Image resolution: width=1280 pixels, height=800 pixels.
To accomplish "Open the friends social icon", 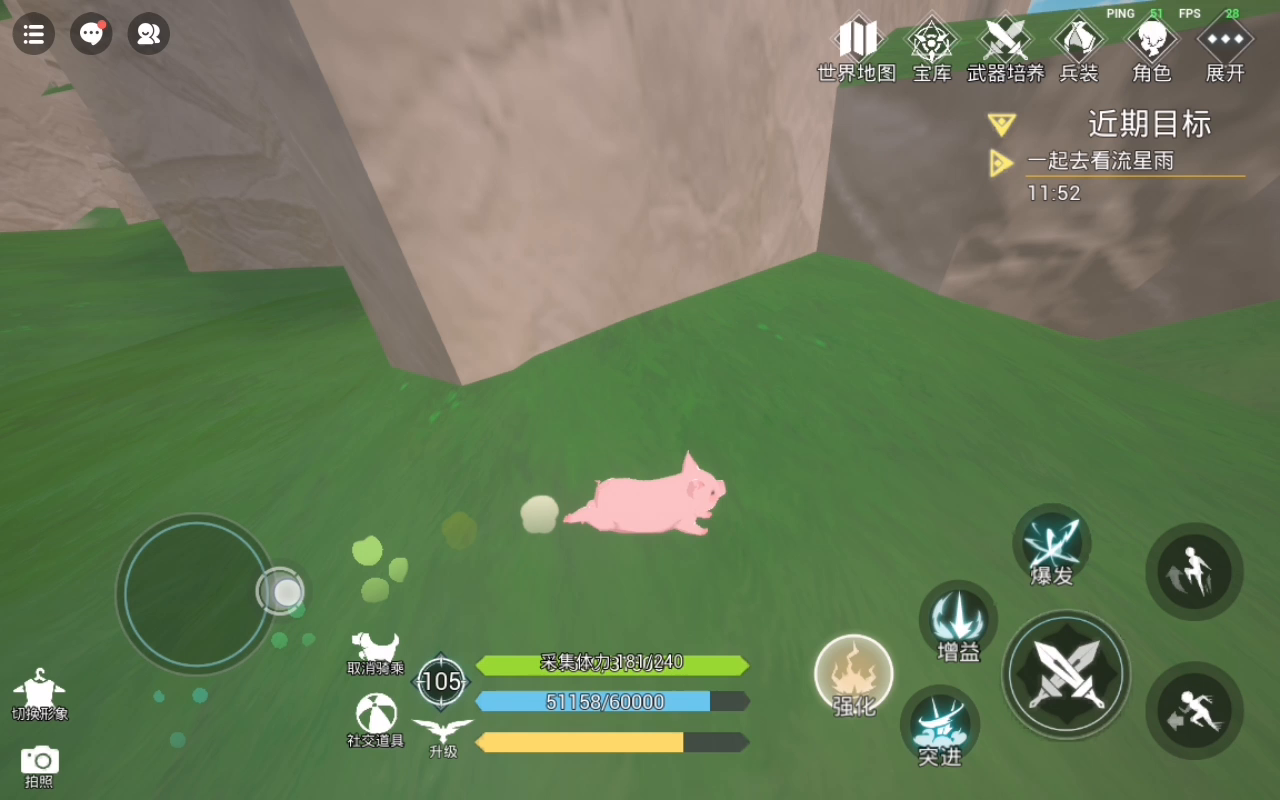I will click(148, 34).
